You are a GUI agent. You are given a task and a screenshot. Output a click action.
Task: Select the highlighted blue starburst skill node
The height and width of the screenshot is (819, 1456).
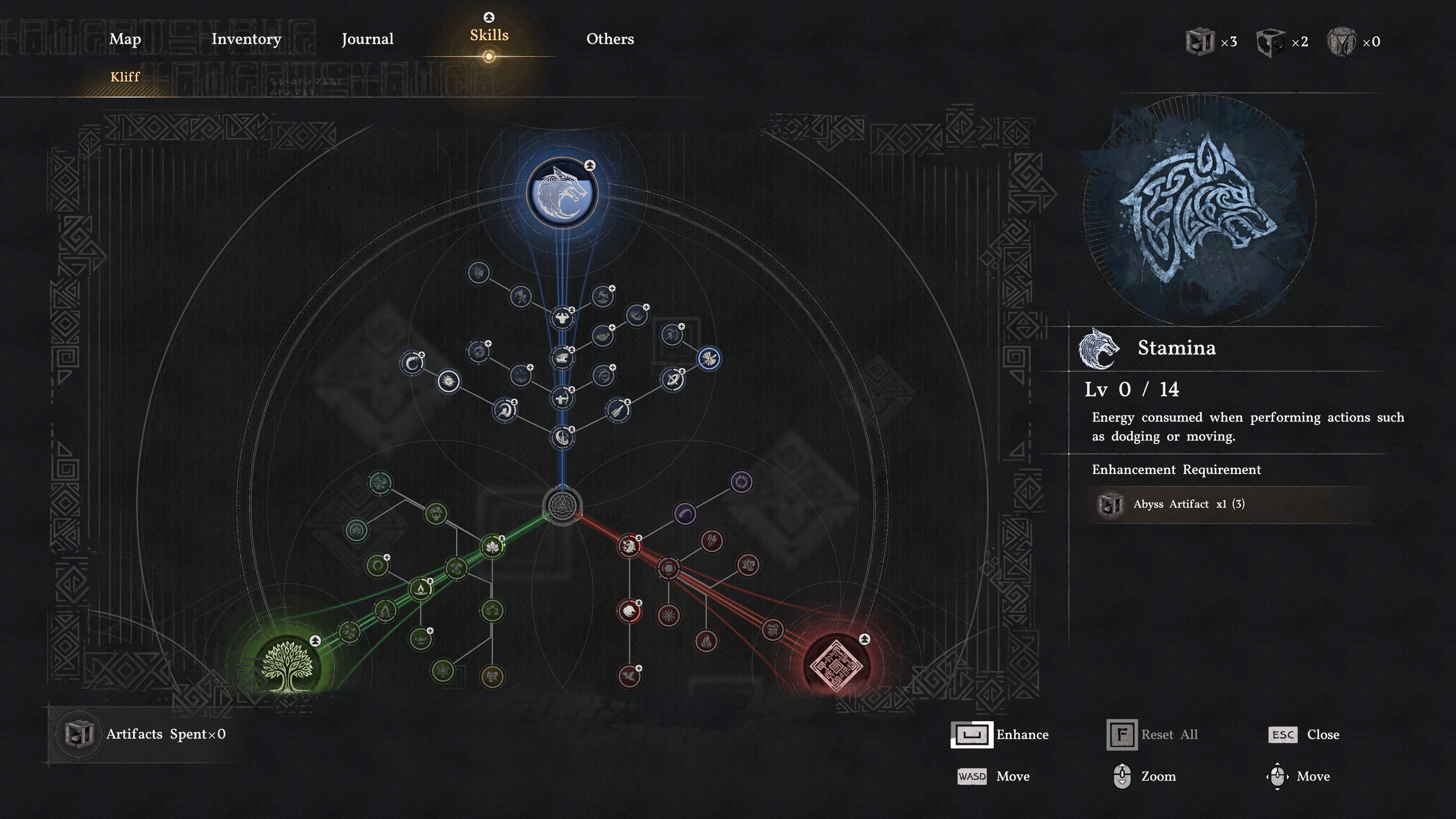click(x=709, y=358)
